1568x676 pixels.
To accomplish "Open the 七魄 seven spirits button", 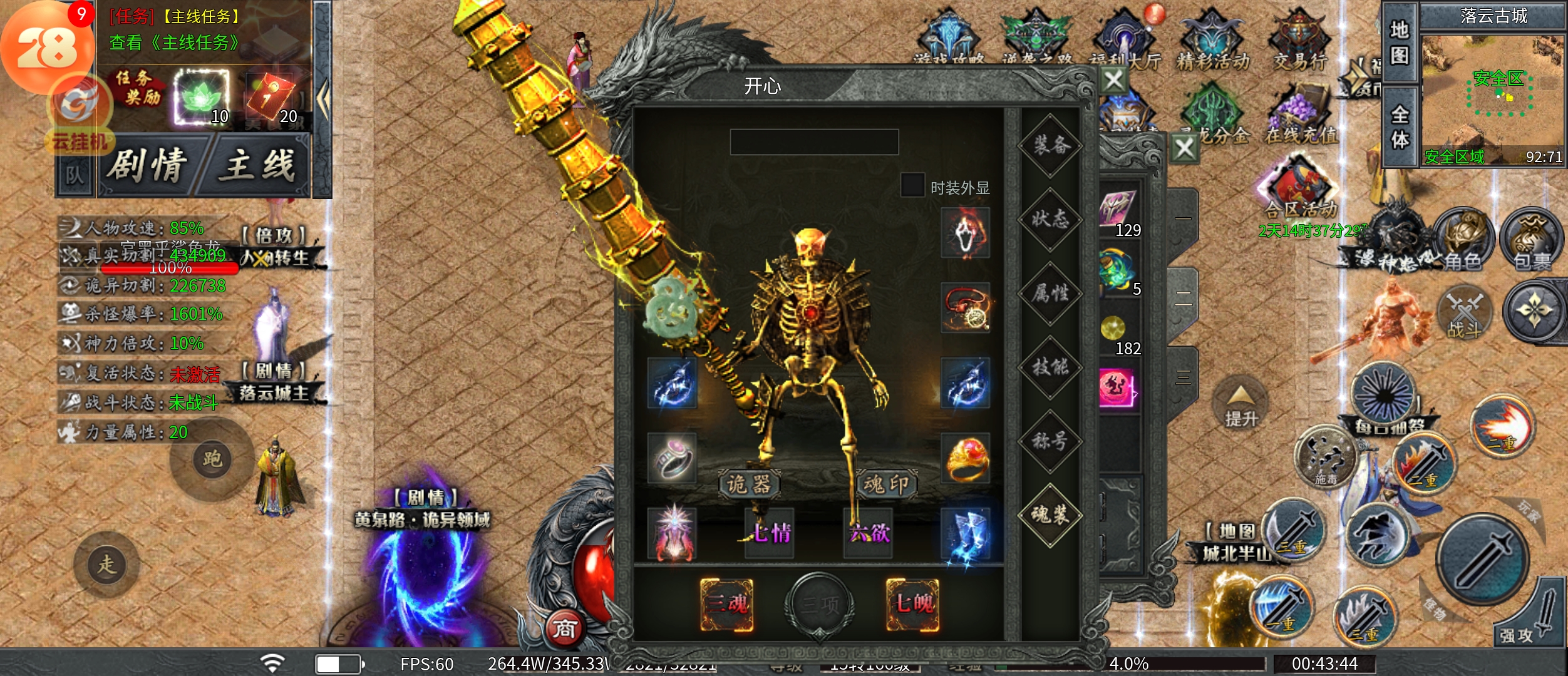I will [x=913, y=604].
